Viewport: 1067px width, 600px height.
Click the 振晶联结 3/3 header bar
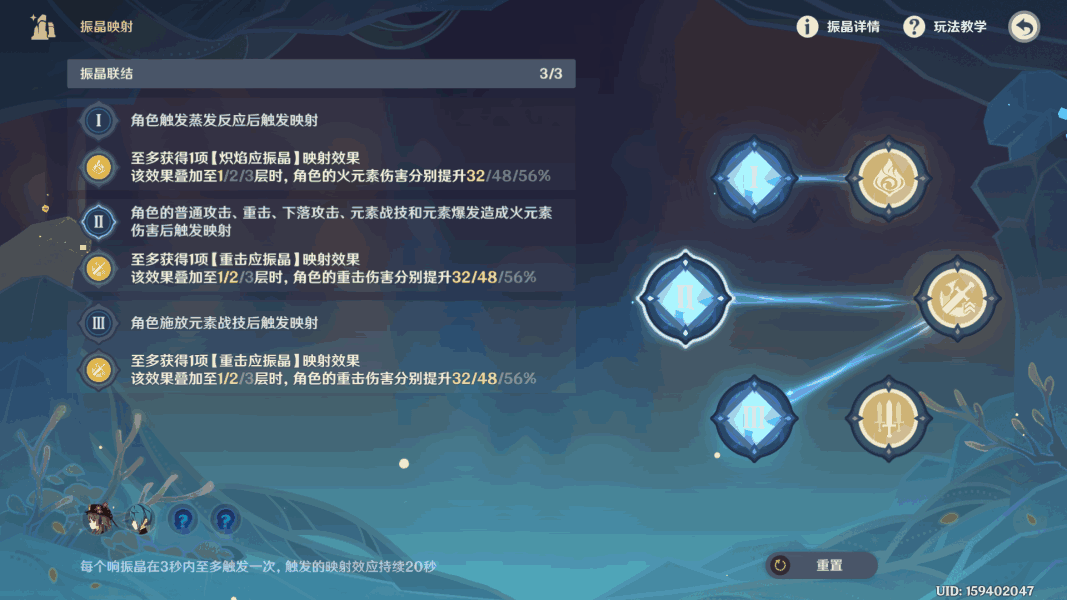click(321, 74)
